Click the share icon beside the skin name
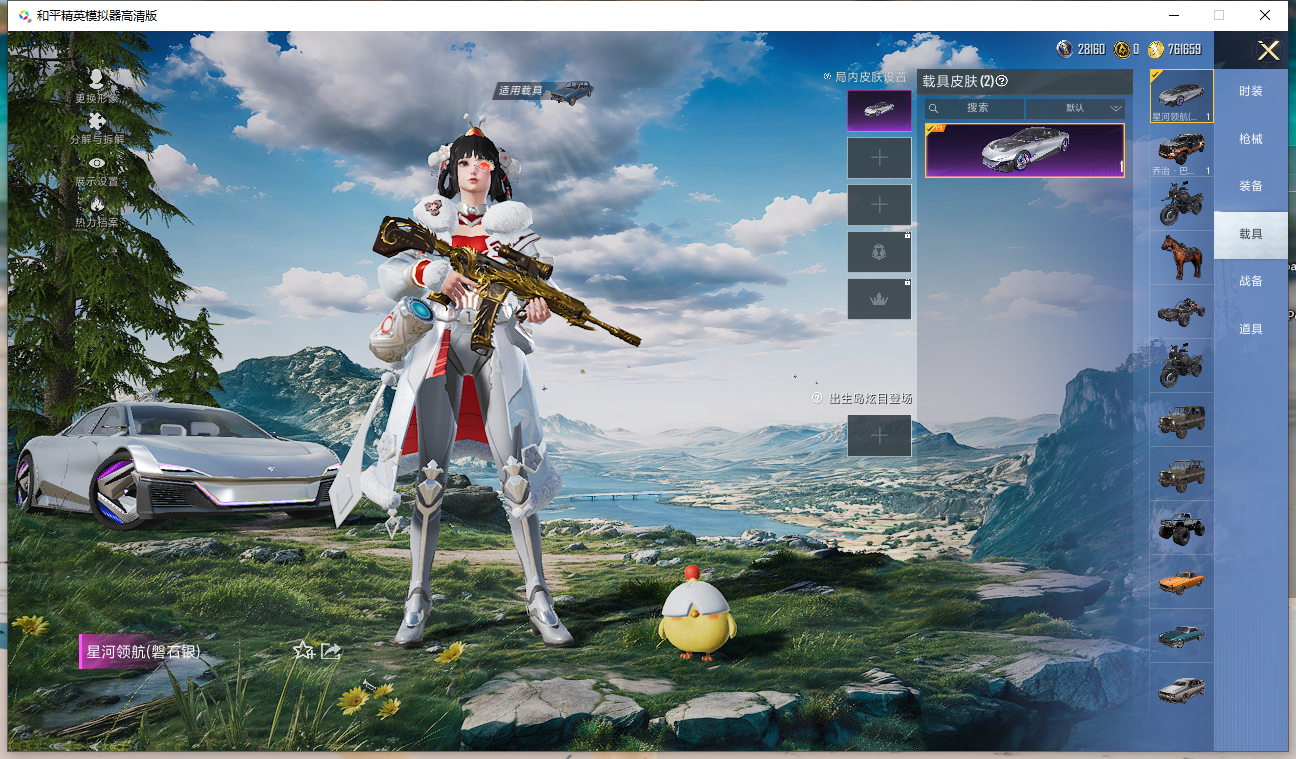The image size is (1296, 759). click(331, 651)
